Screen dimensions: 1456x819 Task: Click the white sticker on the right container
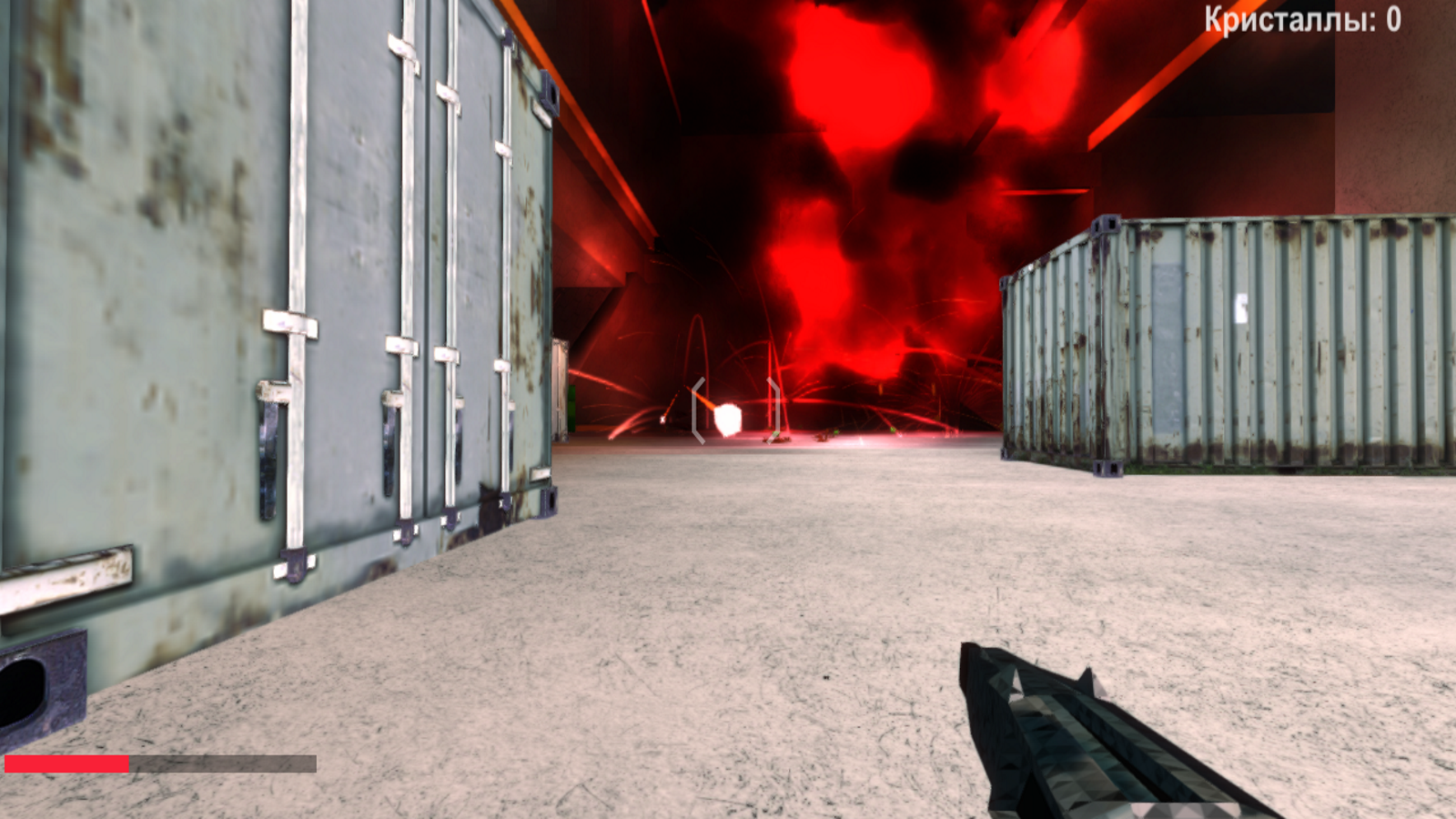click(1240, 307)
